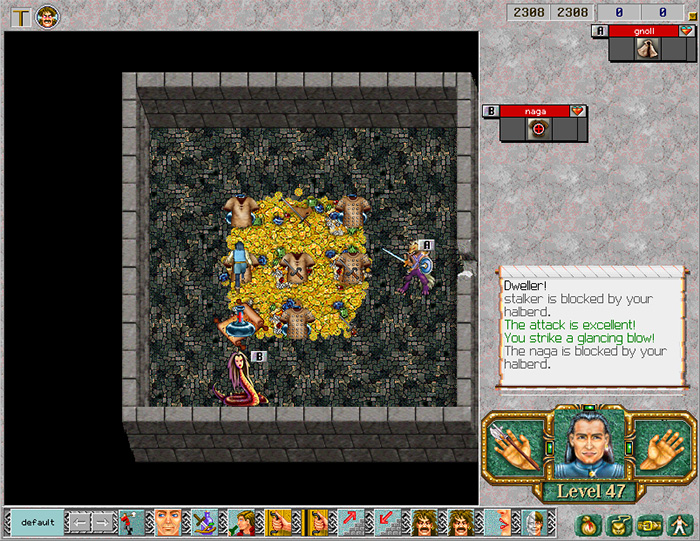The image size is (700, 541).
Task: Click the lips speech icon on toolbar
Action: 497,522
